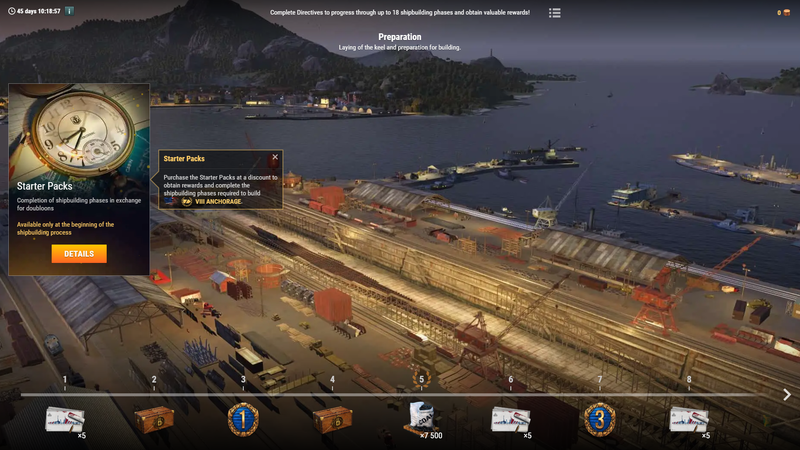Image resolution: width=800 pixels, height=450 pixels.
Task: Select the phase 8 camouflage reward
Action: click(x=689, y=418)
